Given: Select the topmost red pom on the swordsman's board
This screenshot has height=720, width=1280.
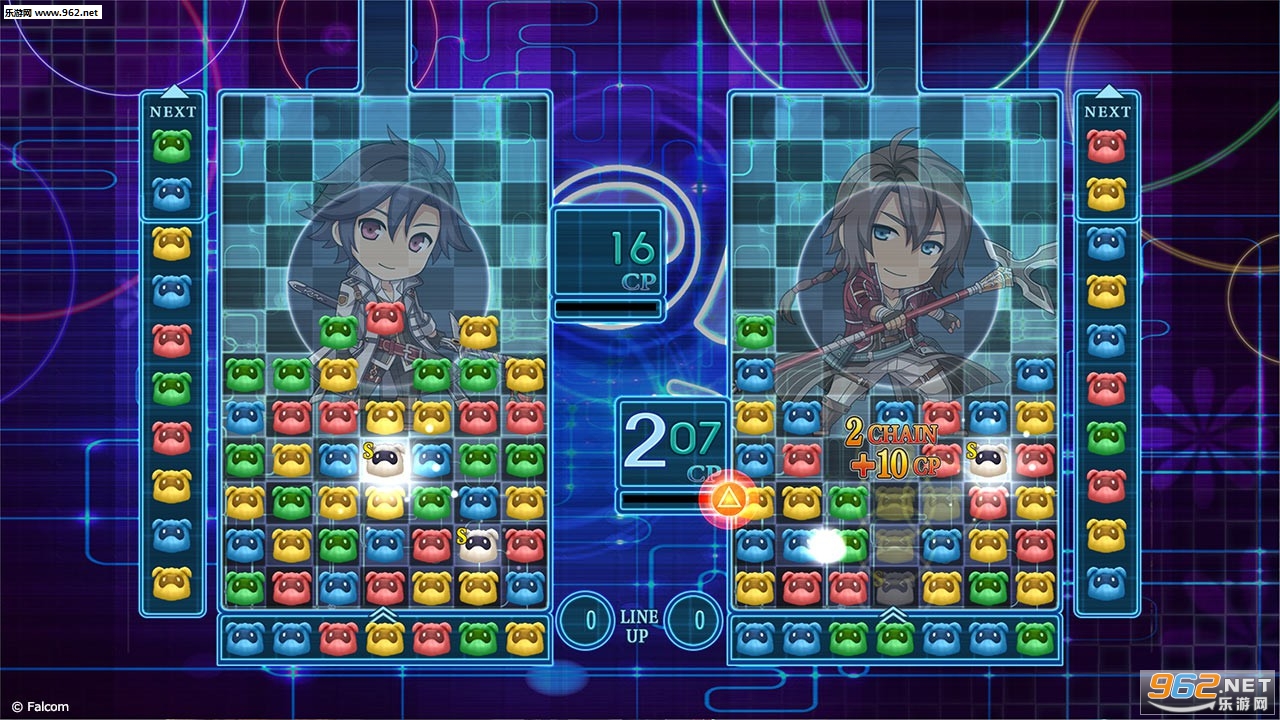Looking at the screenshot, I should tap(385, 317).
